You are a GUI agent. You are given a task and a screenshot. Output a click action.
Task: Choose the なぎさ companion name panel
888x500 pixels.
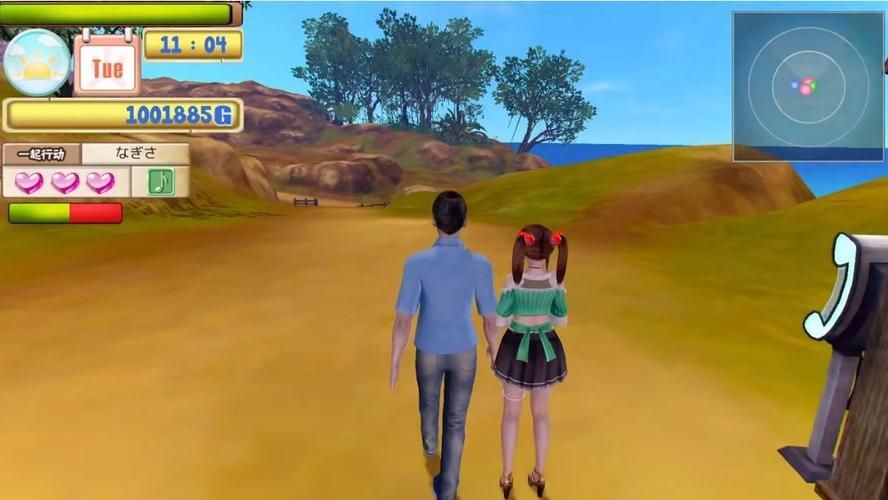point(135,154)
